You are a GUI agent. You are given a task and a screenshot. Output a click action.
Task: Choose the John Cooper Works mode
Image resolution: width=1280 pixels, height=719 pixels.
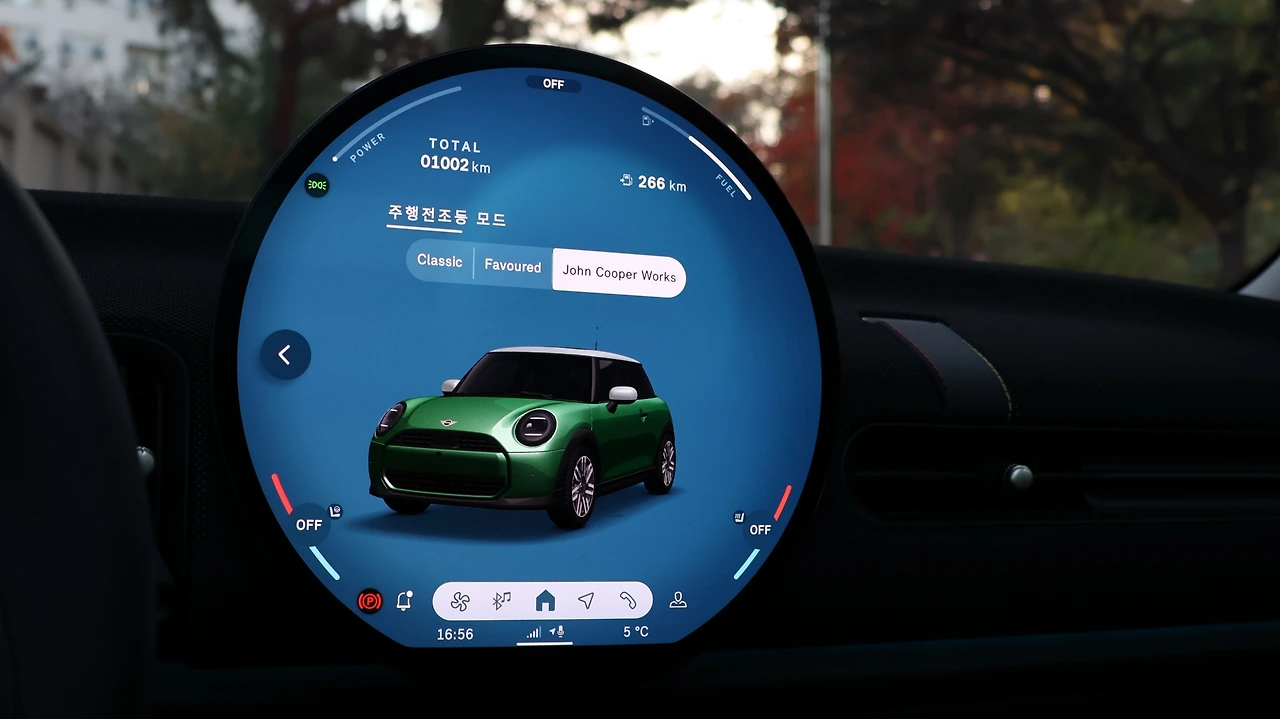coord(619,273)
